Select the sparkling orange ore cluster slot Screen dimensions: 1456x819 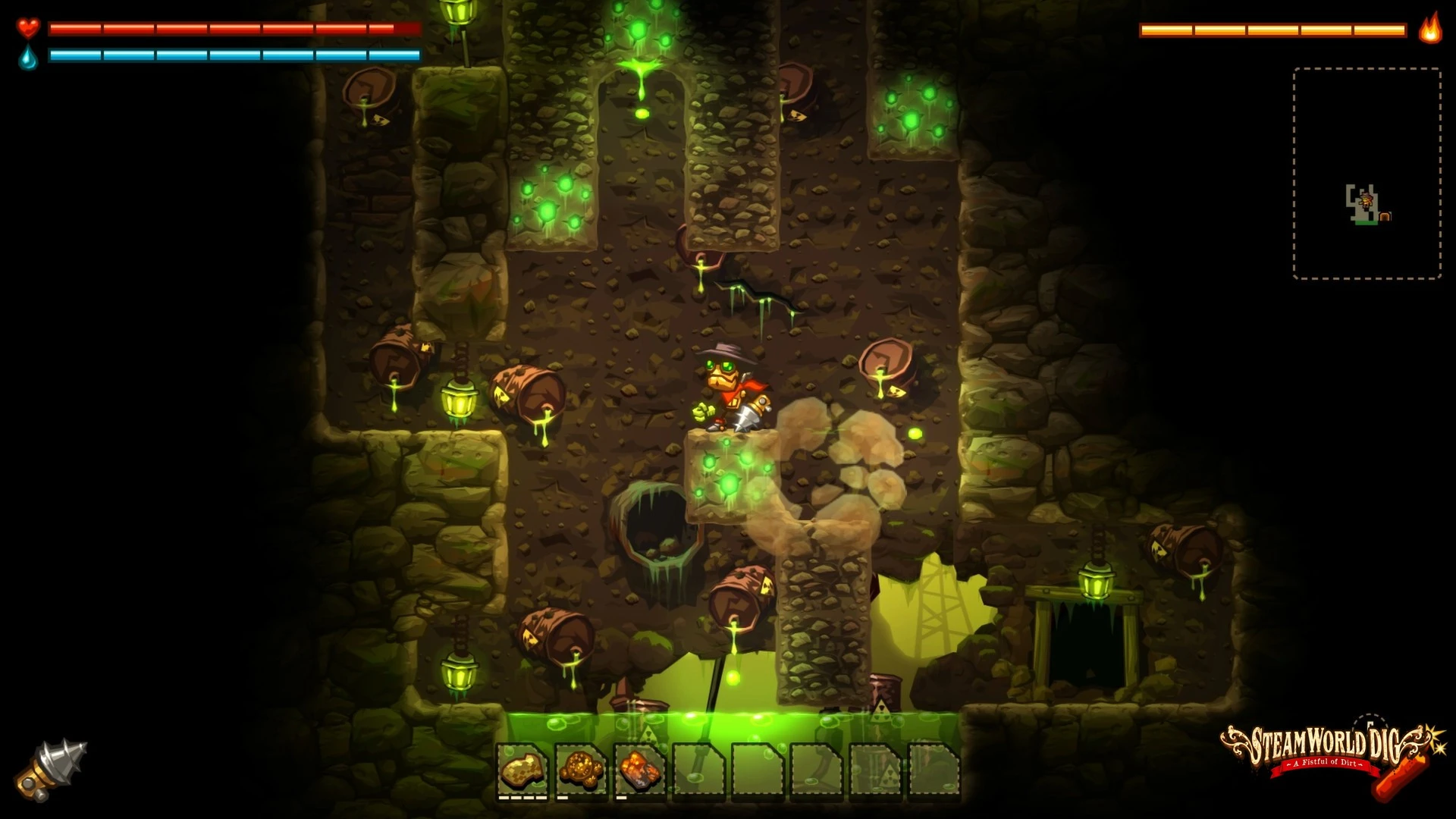(x=582, y=769)
